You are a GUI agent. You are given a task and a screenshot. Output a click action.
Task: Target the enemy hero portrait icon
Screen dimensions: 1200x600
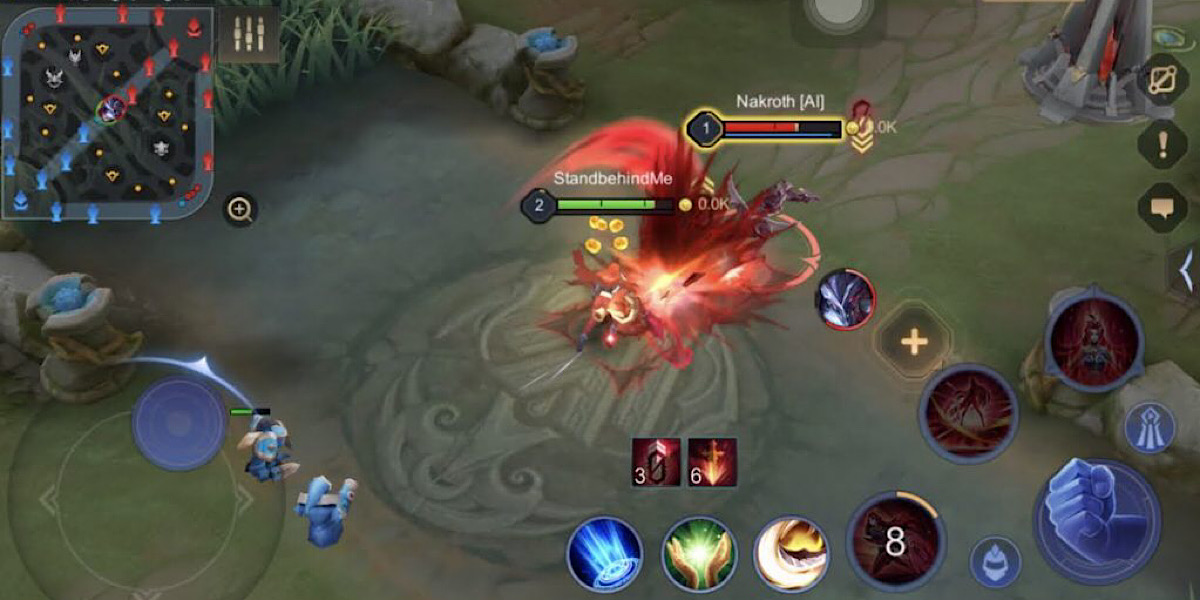845,299
